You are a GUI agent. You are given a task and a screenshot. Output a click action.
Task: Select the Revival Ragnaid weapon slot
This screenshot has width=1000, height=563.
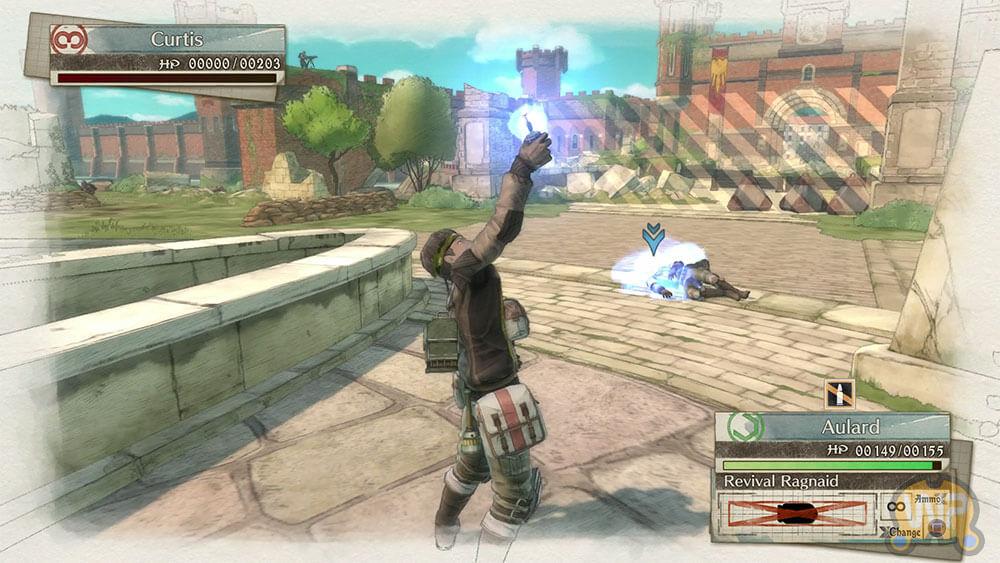point(797,514)
